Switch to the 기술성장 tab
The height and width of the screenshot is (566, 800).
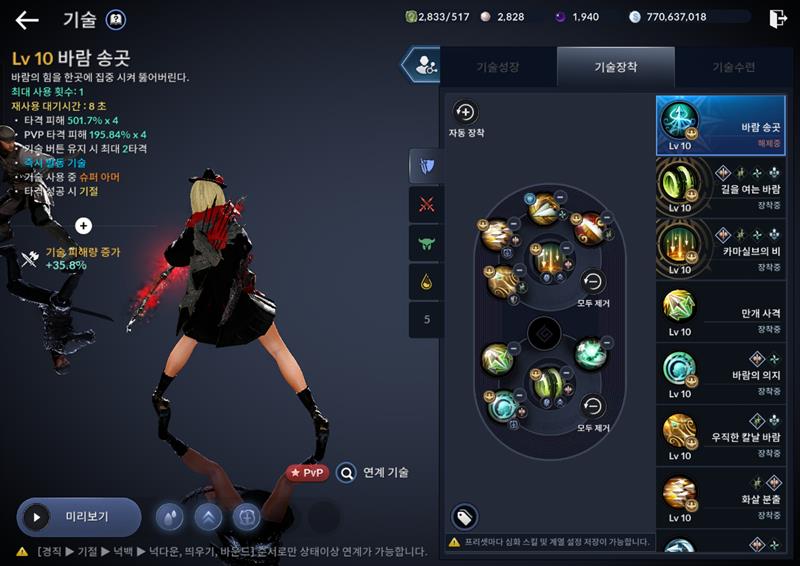coord(497,67)
